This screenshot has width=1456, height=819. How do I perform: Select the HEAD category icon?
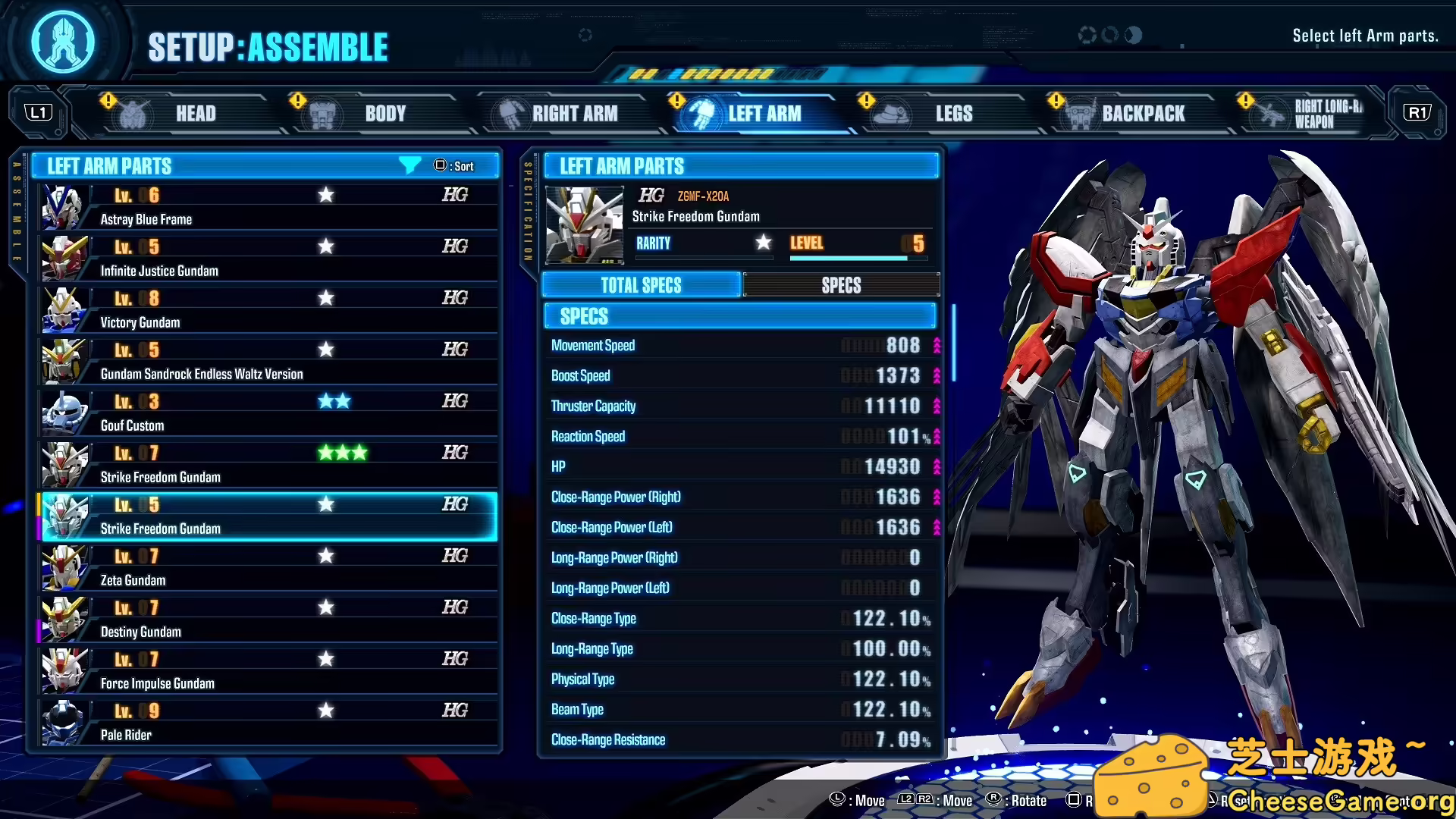133,113
